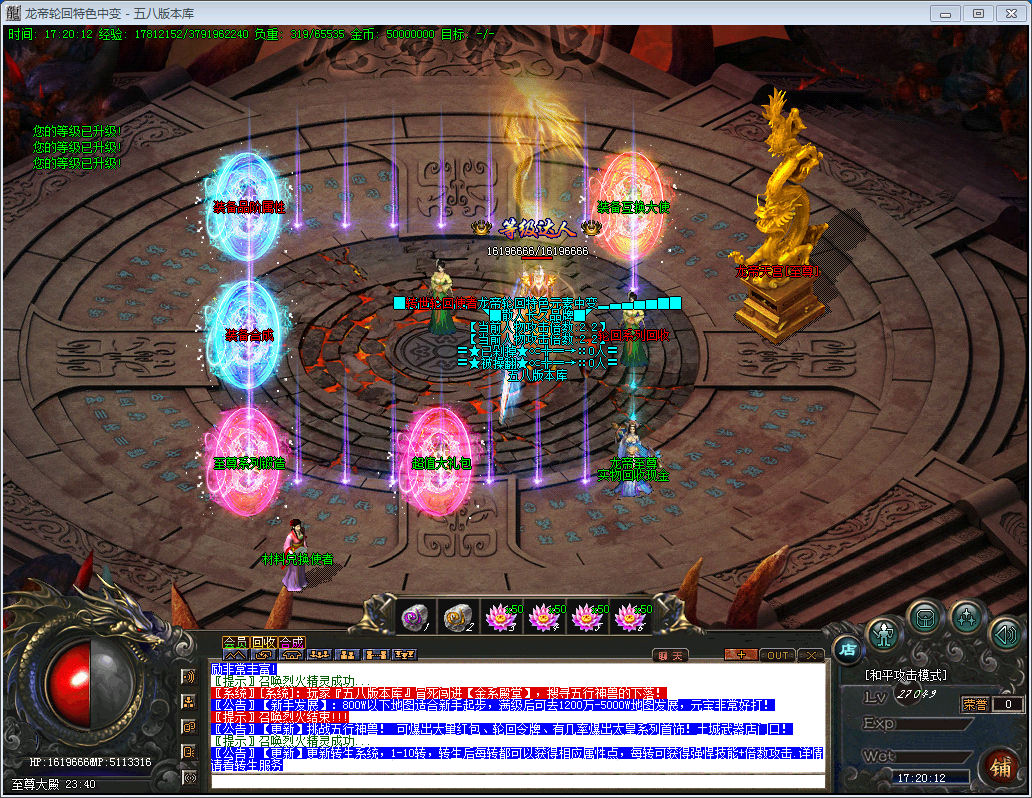Screen dimensions: 1032x798
Task: Click the red 铺 stall button
Action: pyautogui.click(x=999, y=767)
